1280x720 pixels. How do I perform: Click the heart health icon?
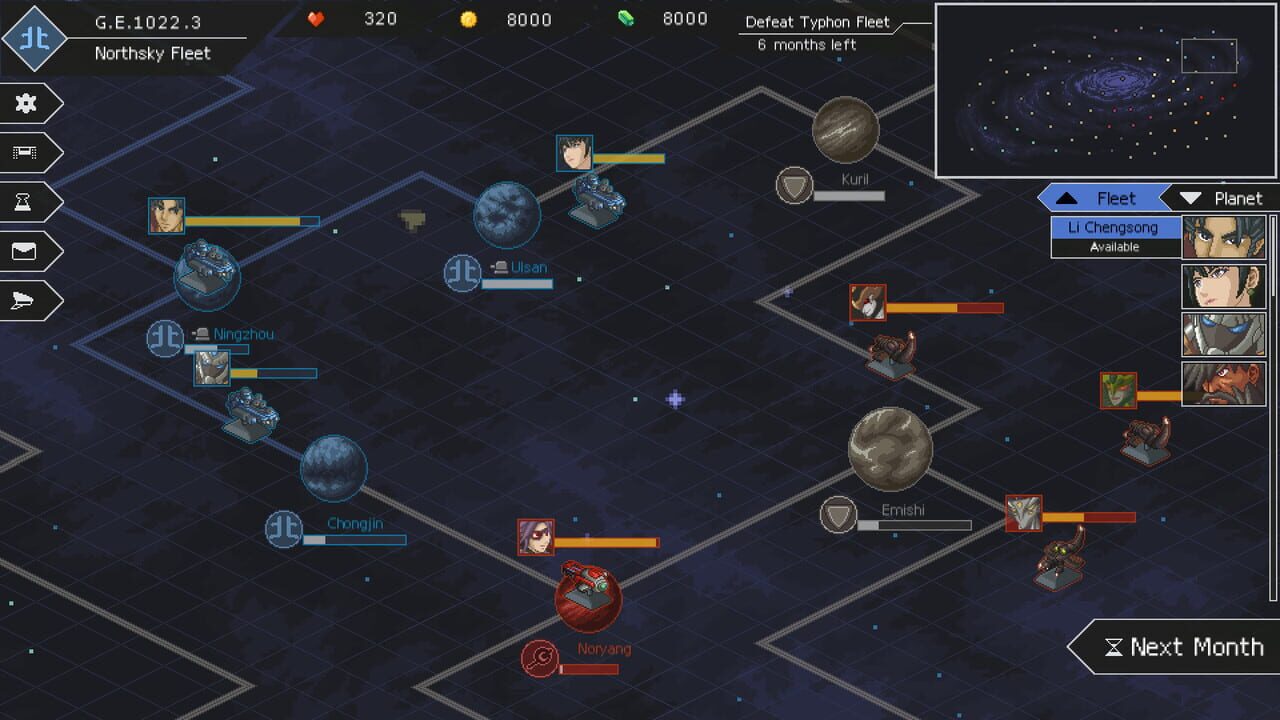(x=316, y=18)
